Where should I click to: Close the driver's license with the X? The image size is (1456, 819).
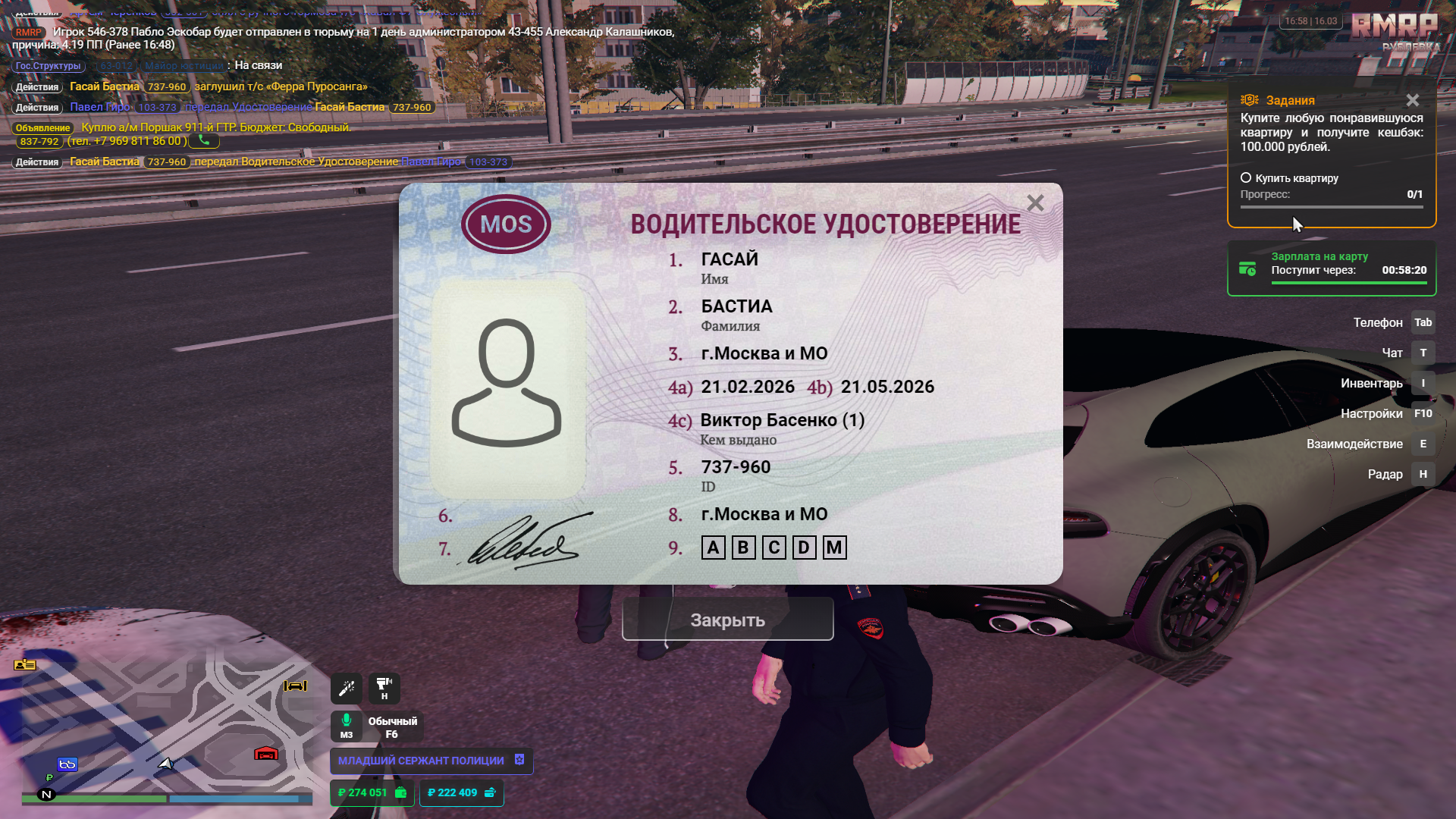coord(1035,203)
